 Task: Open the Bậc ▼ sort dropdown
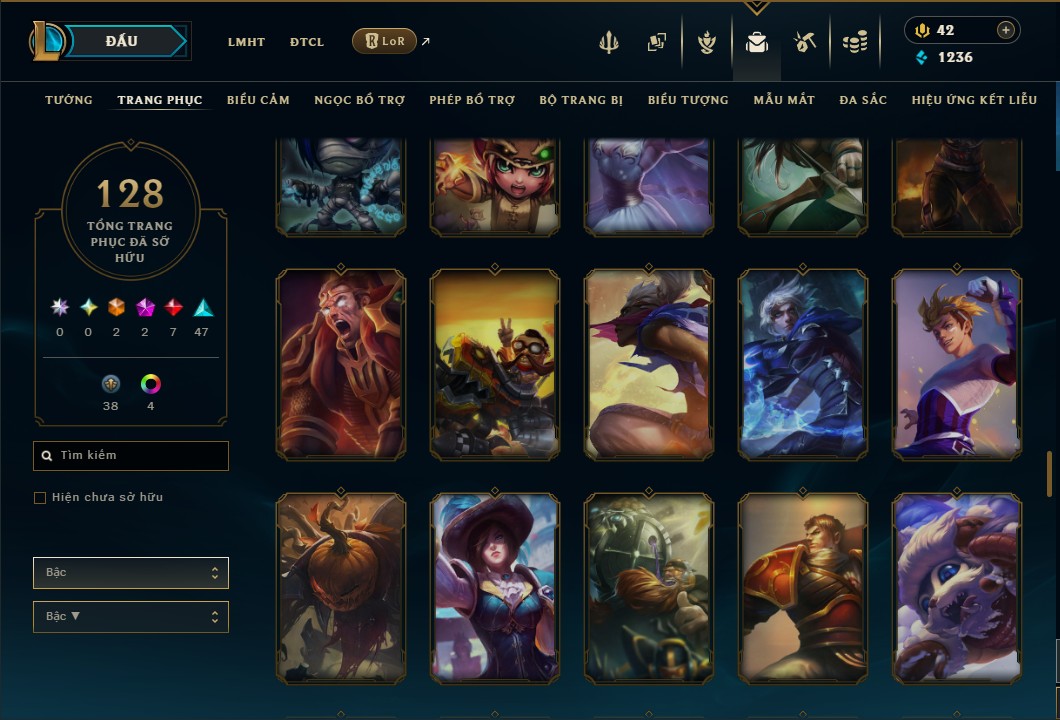131,617
